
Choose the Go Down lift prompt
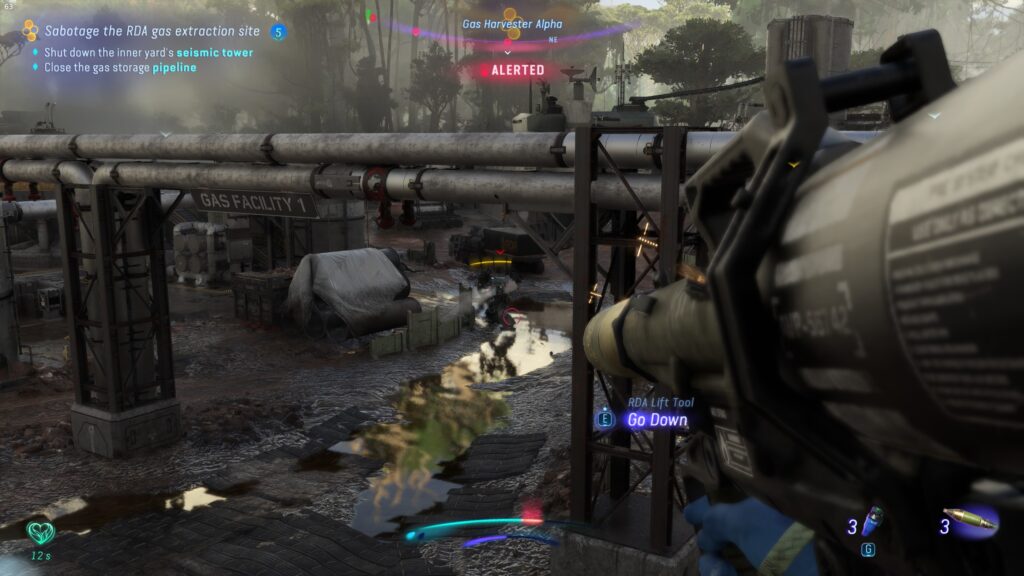(657, 420)
